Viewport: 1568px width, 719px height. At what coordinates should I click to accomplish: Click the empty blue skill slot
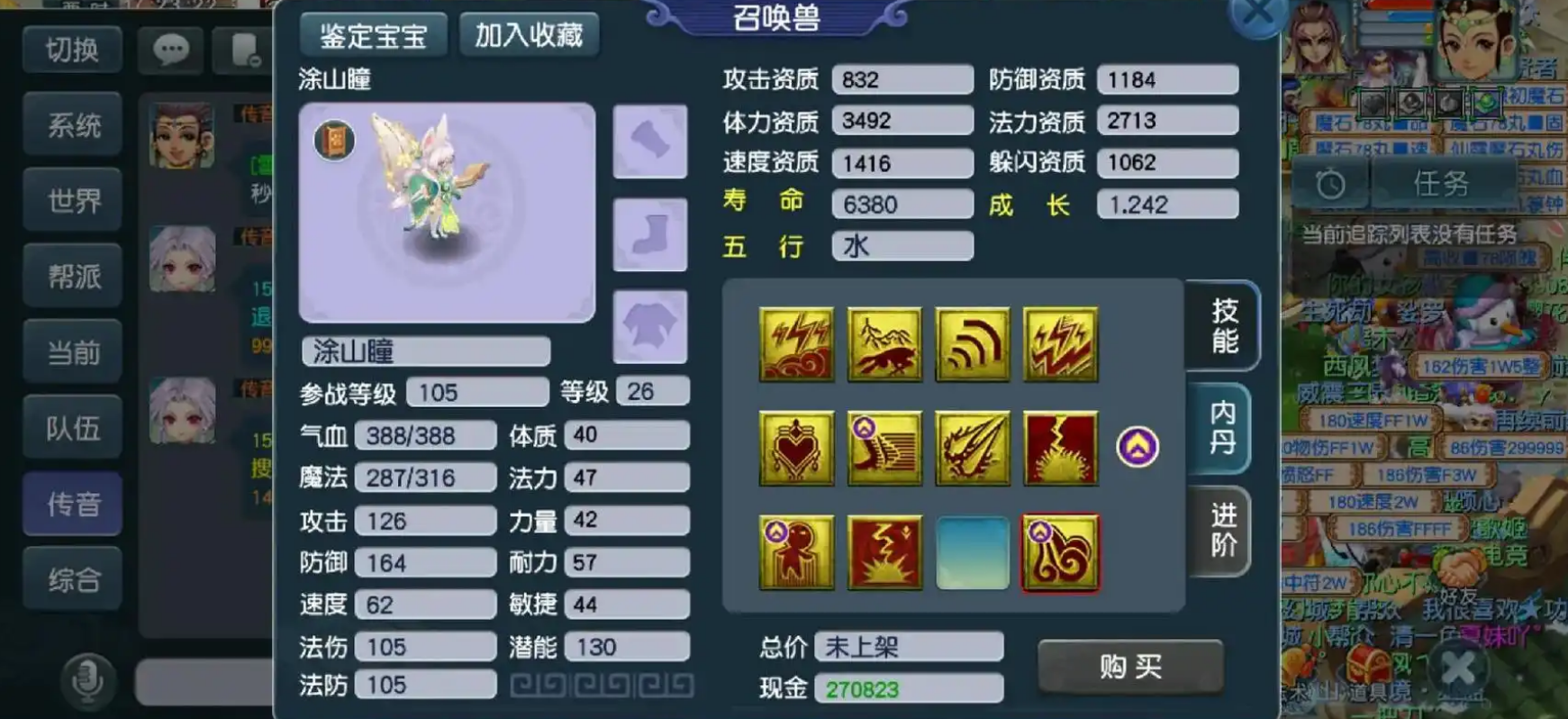tap(973, 553)
